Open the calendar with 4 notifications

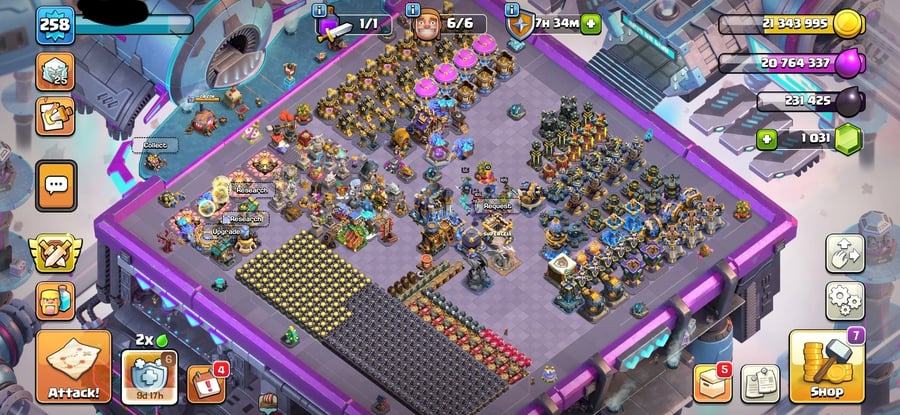click(x=204, y=383)
